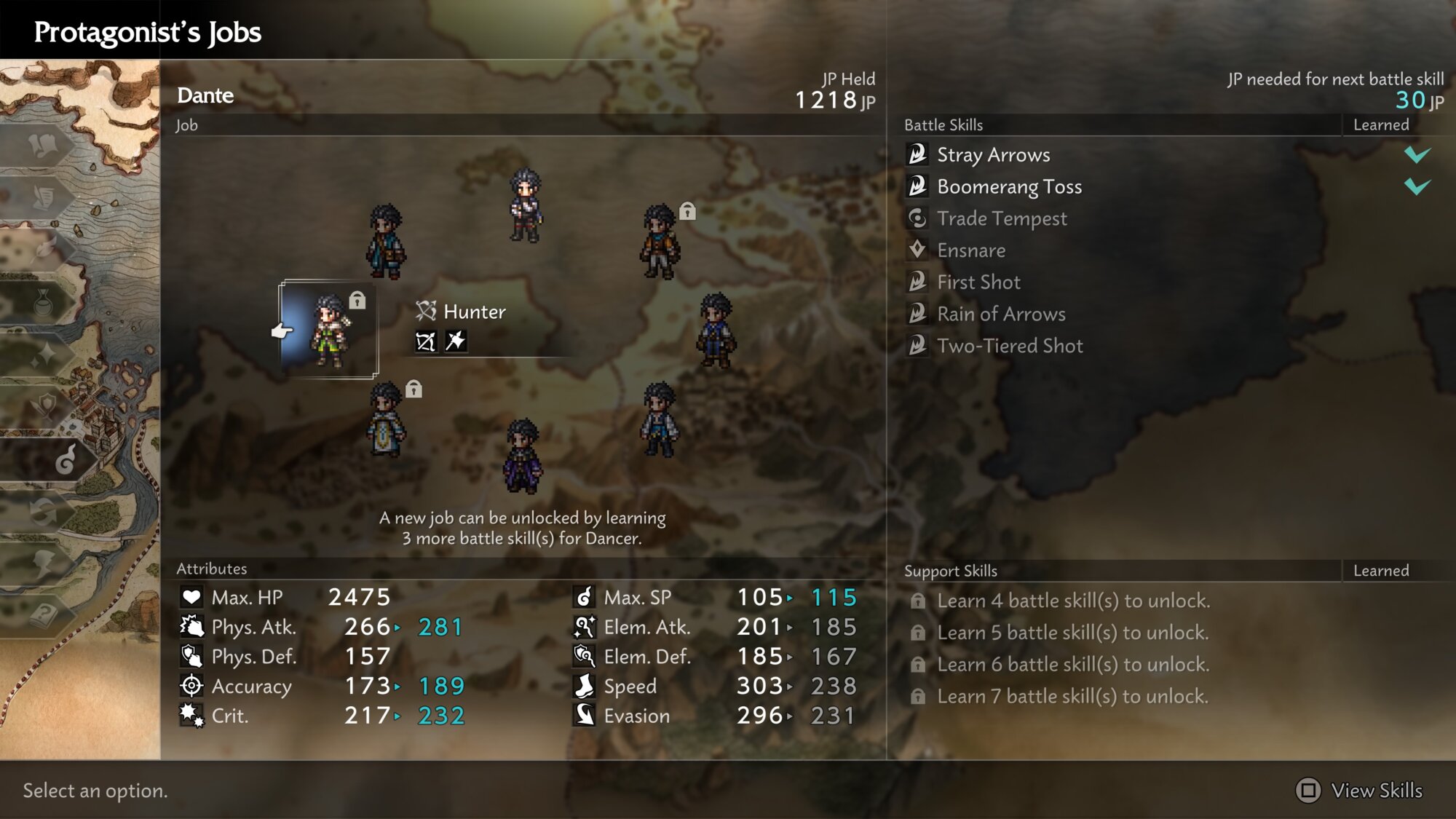This screenshot has height=819, width=1456.
Task: Pick the teal-coated job with a satchel
Action: point(385,242)
